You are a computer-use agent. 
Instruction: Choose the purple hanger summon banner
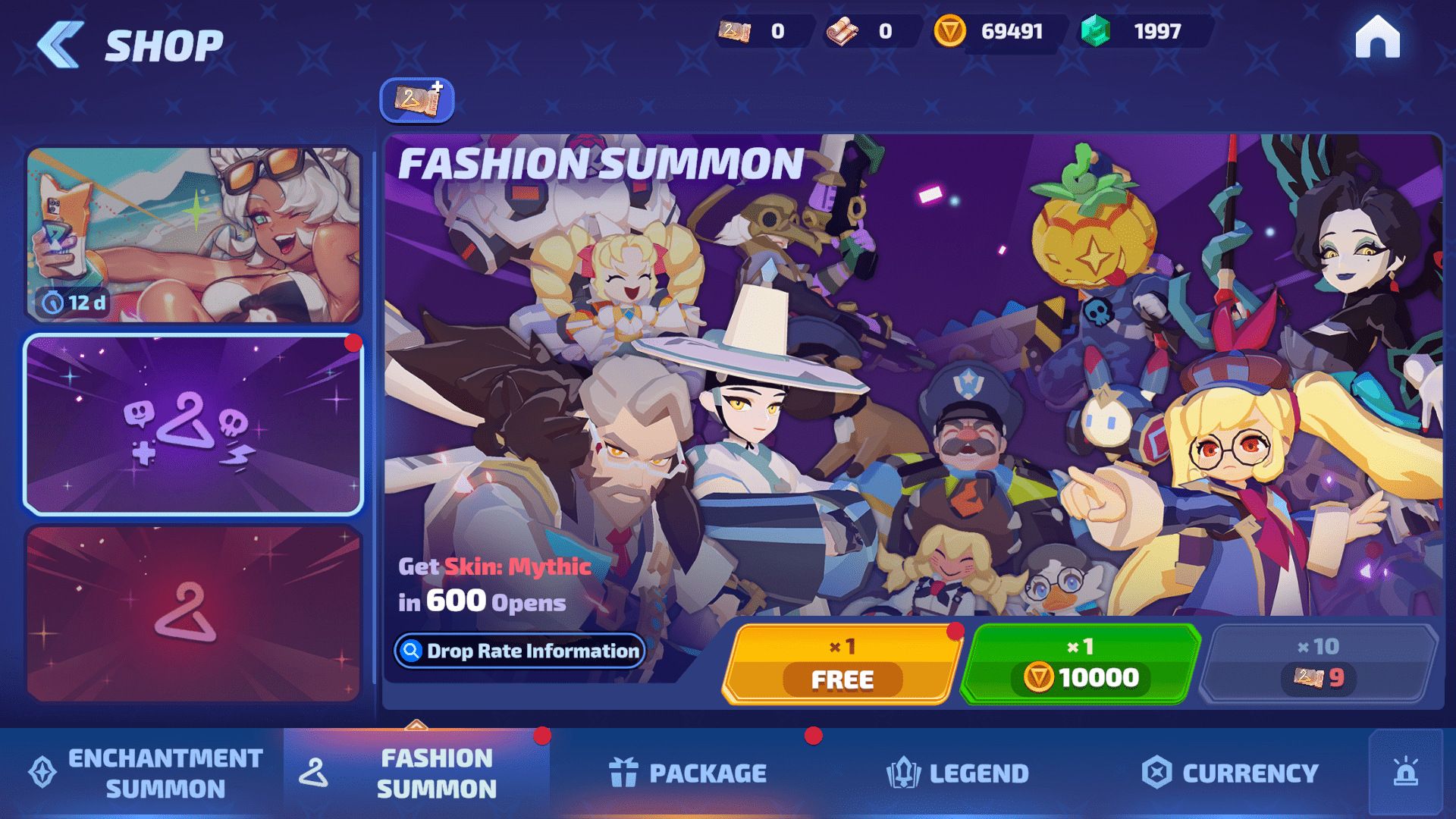[193, 425]
